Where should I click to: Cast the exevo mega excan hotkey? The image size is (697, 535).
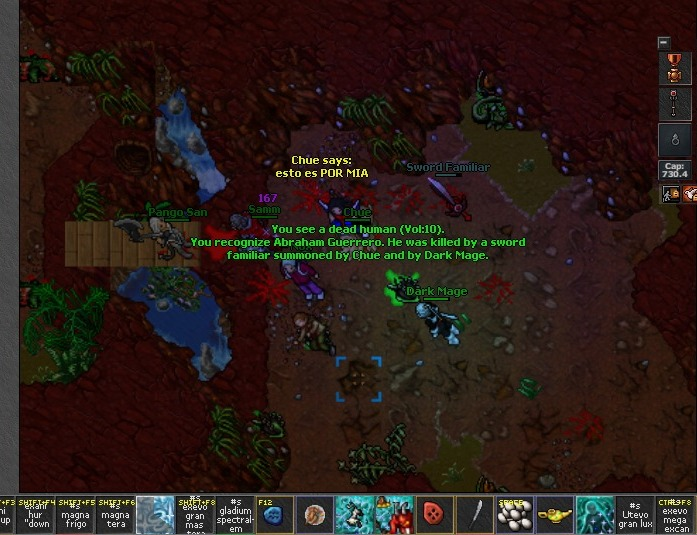click(x=675, y=514)
